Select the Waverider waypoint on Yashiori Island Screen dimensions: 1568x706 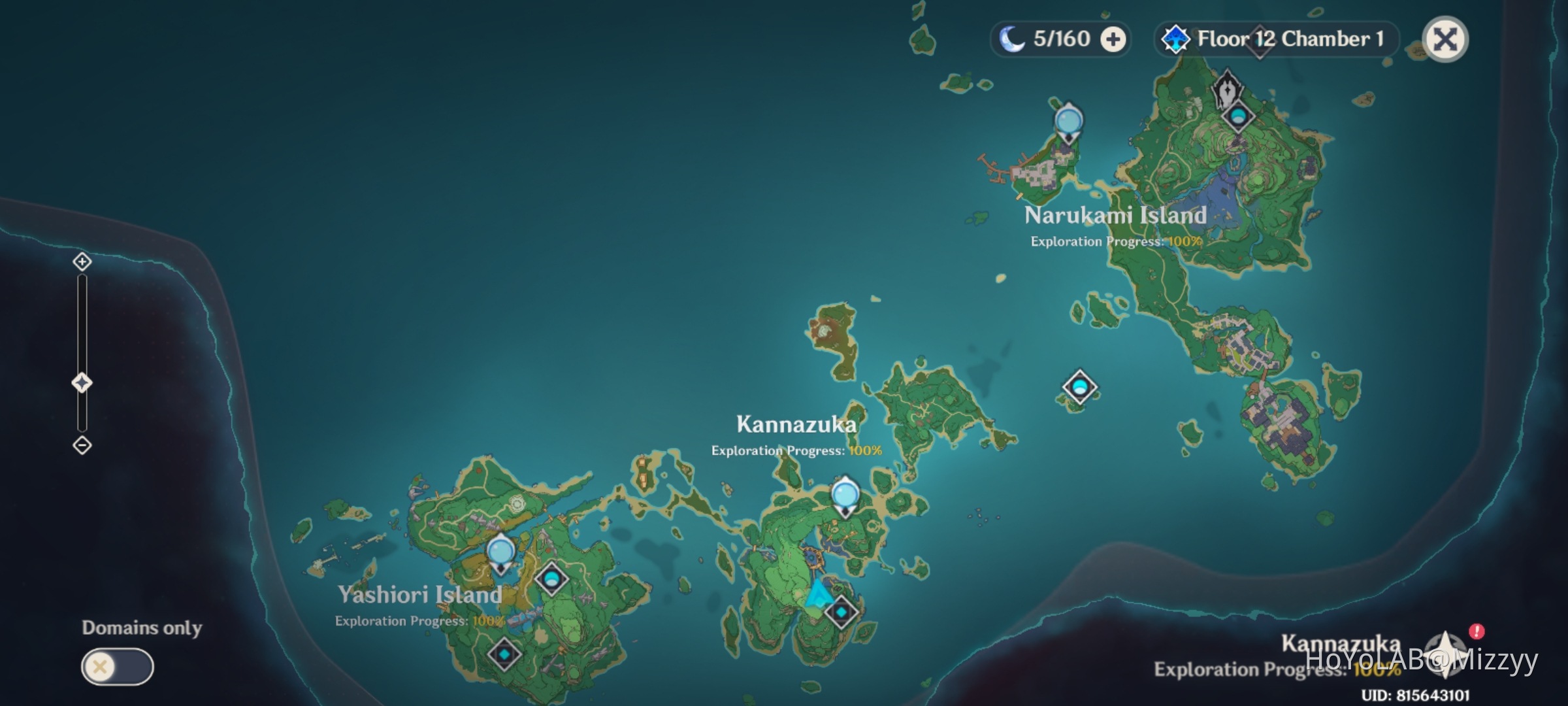[x=500, y=552]
